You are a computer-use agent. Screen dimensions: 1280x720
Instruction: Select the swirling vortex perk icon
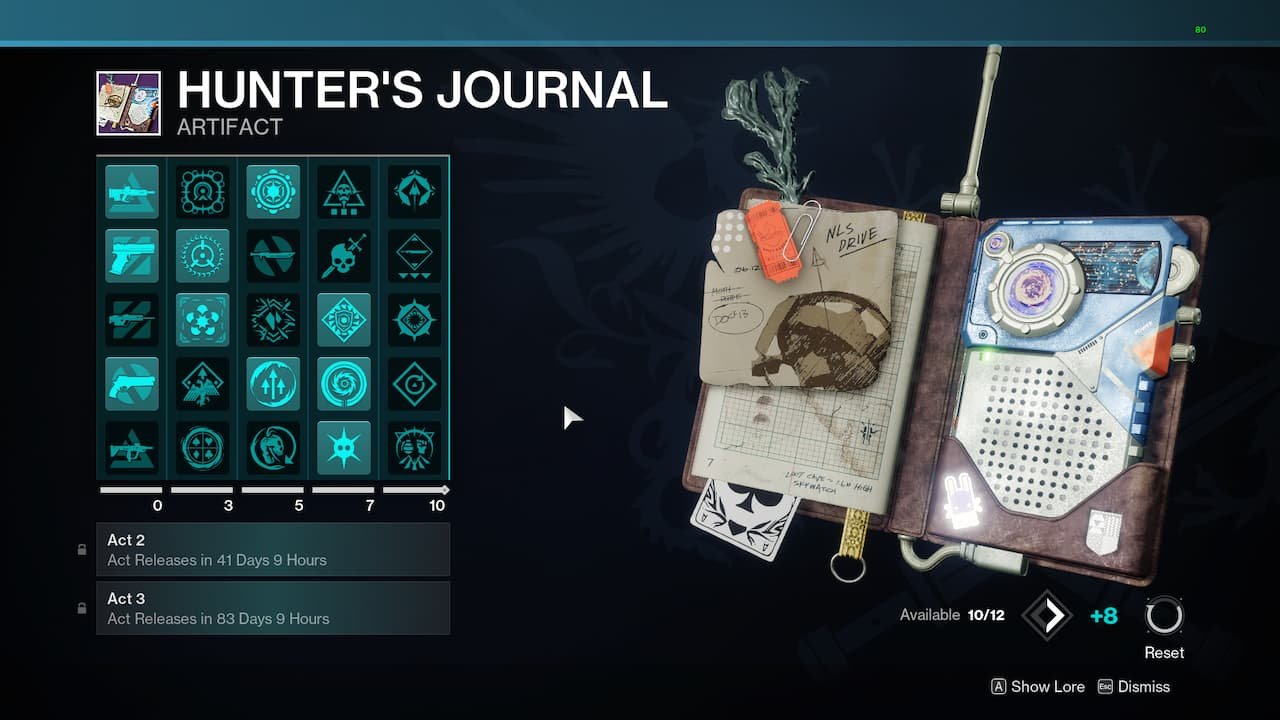[x=344, y=383]
